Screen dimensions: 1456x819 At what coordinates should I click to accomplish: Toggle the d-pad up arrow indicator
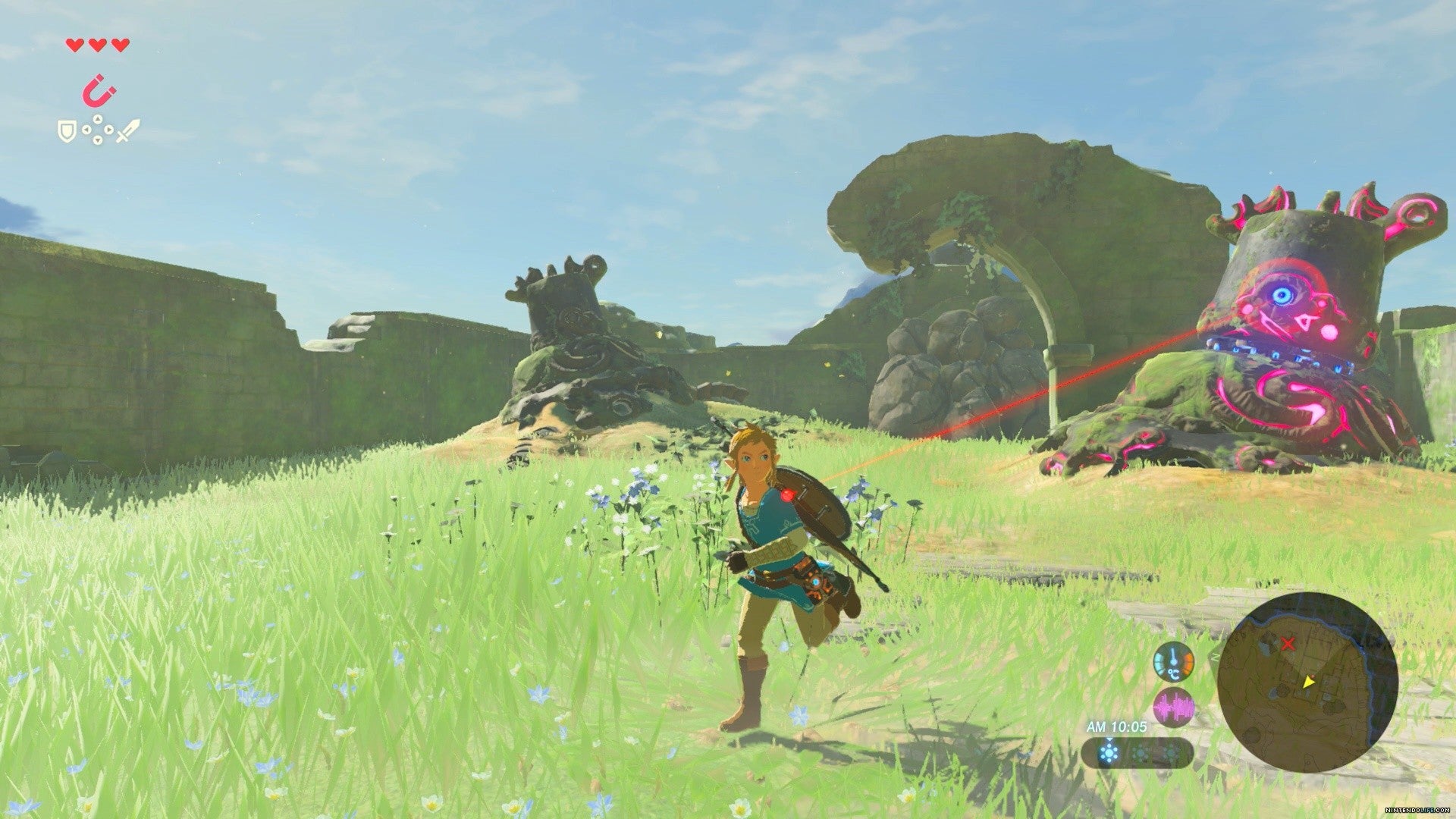click(x=97, y=119)
